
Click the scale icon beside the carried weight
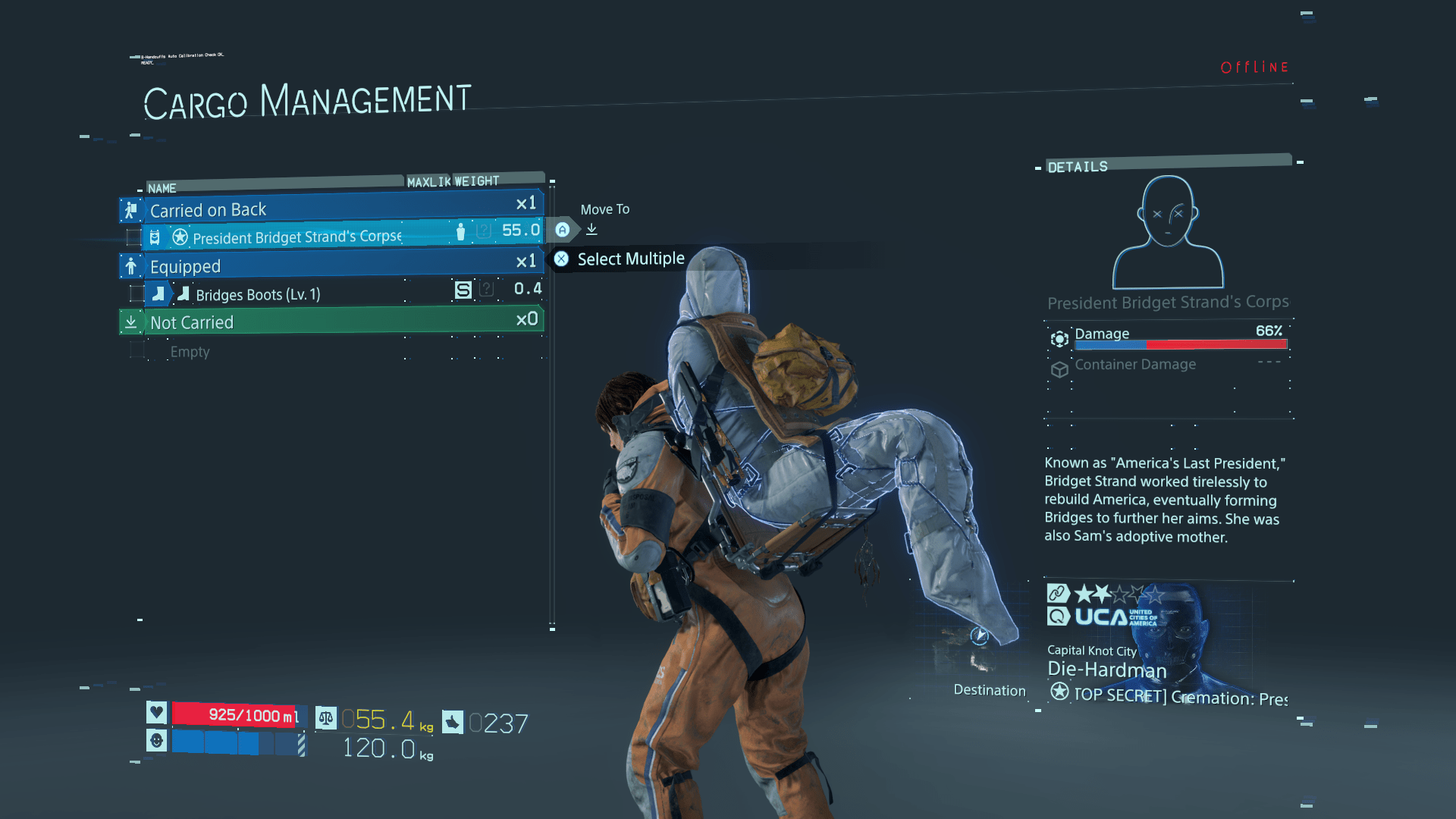click(327, 718)
